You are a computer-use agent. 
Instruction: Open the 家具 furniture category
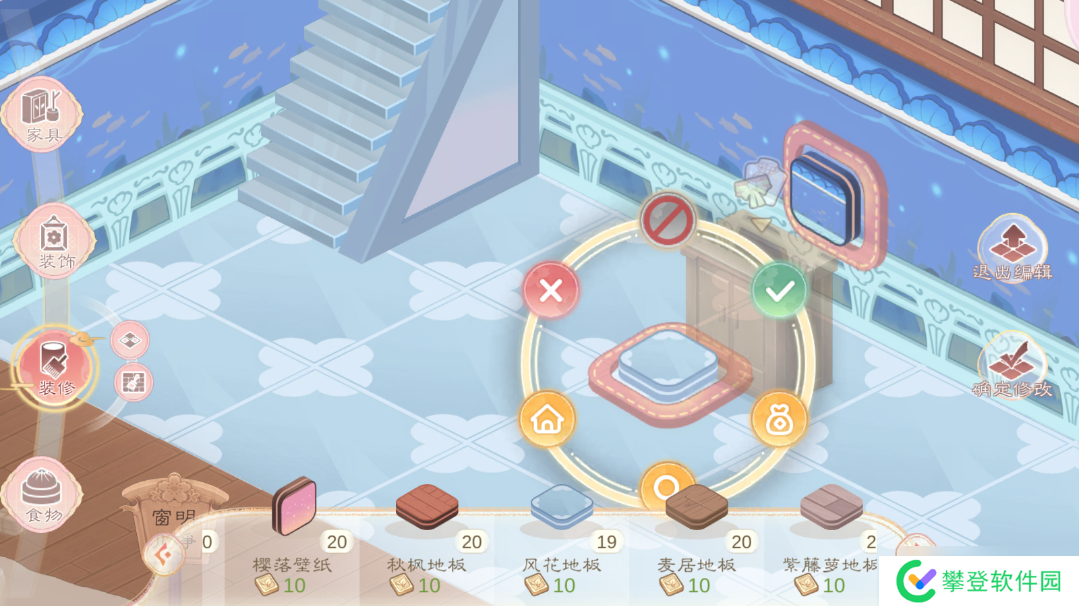[x=42, y=113]
